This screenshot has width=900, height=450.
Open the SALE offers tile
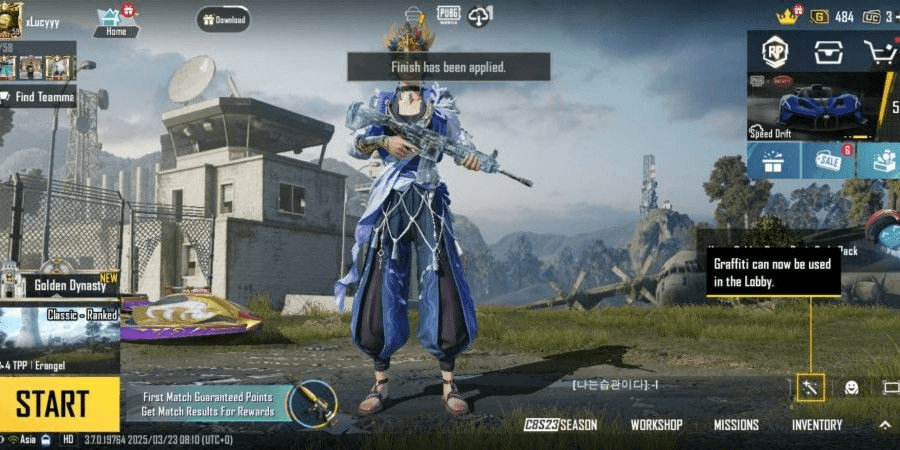click(x=828, y=161)
